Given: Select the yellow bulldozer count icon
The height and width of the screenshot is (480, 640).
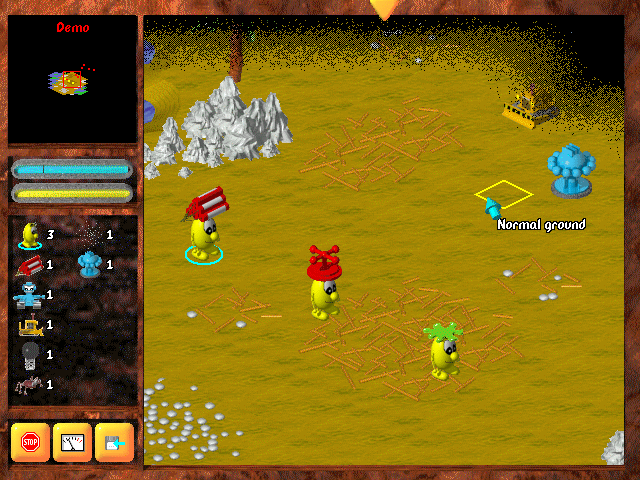Looking at the screenshot, I should coord(28,325).
